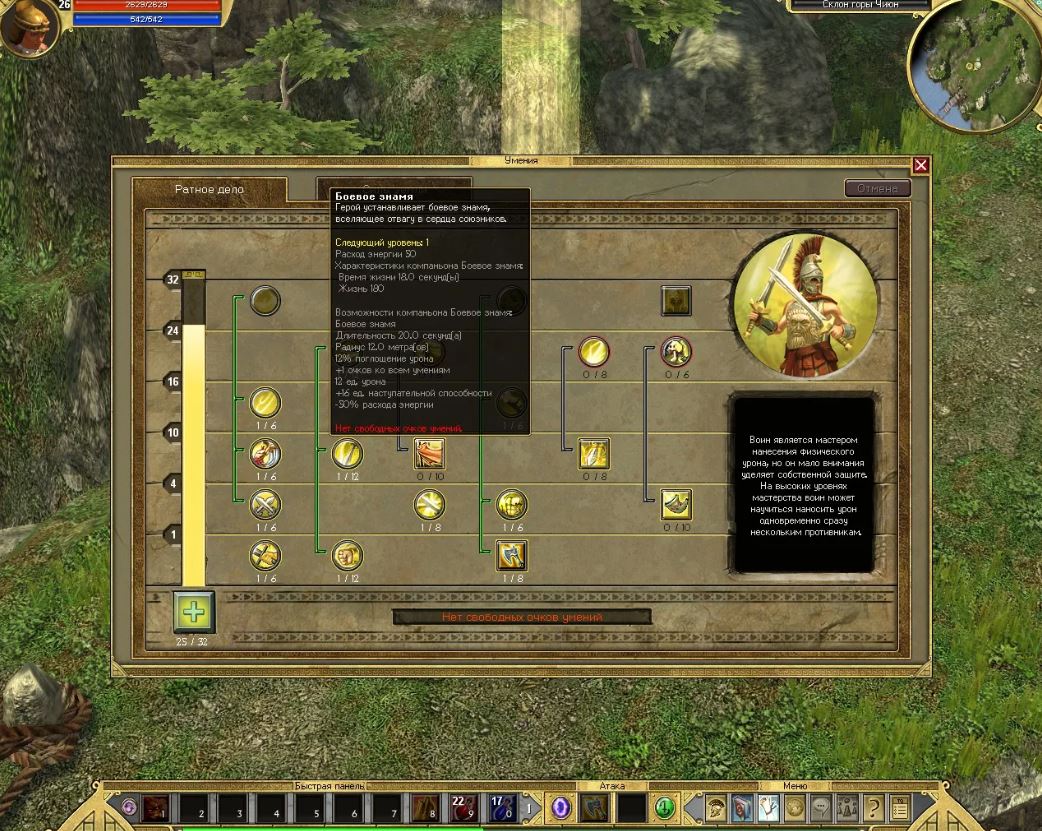This screenshot has height=831, width=1042.
Task: Pick the hammer skill in the bottom row
Action: (265, 555)
